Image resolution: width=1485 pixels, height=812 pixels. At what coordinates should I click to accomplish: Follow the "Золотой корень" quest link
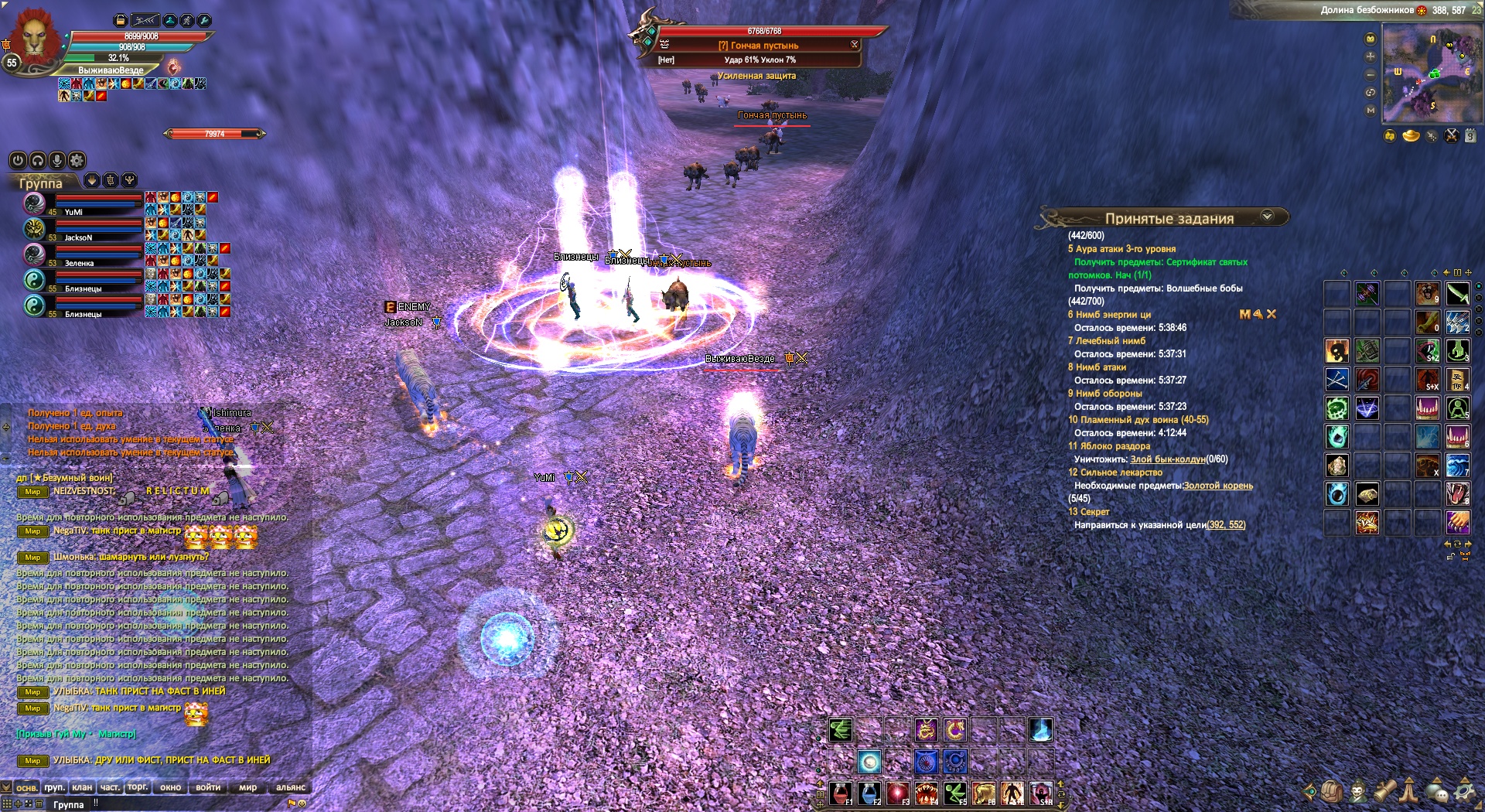(1217, 486)
